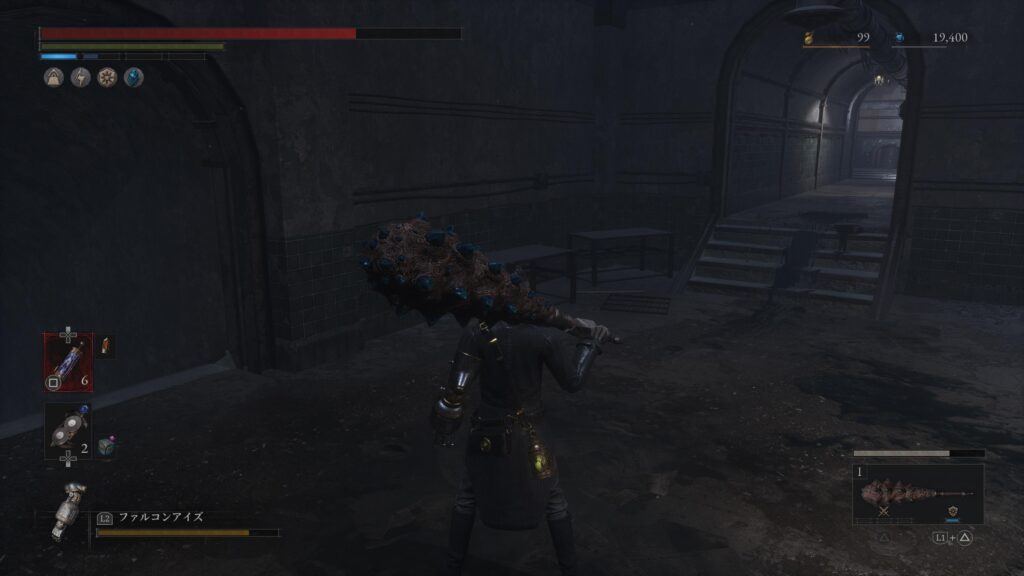Viewport: 1024px width, 576px height.
Task: Select the lower belt item with two charges
Action: coord(68,431)
